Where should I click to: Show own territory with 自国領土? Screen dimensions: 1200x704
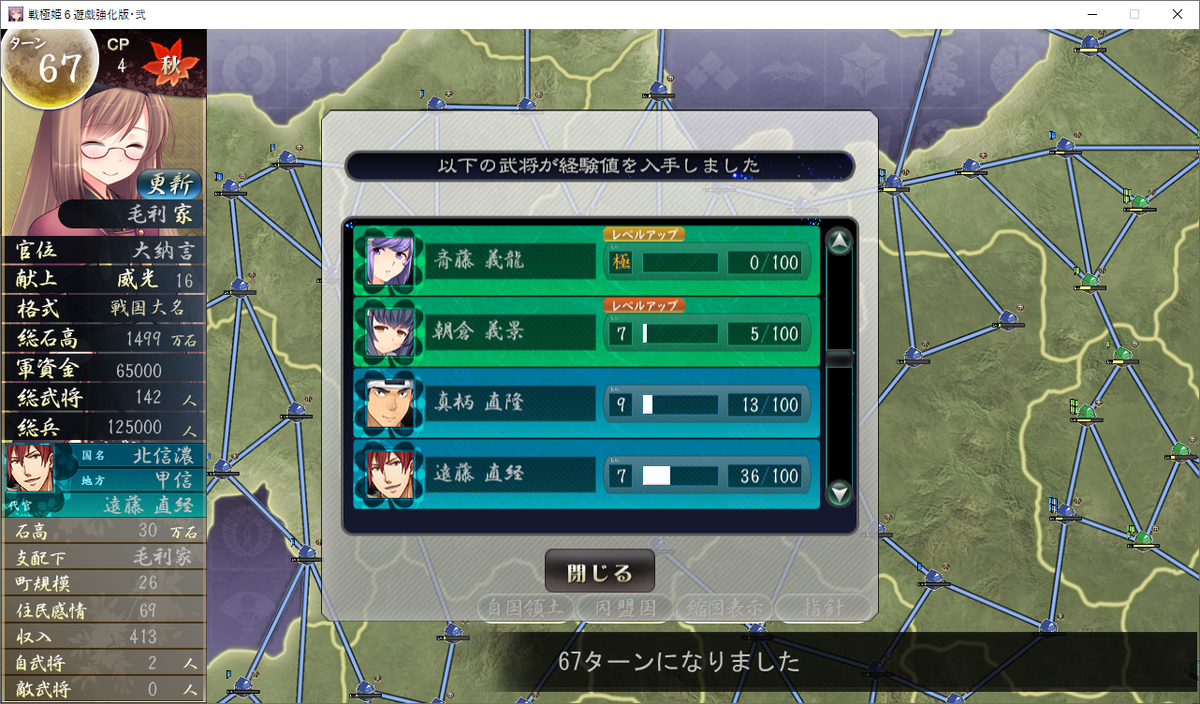[526, 607]
